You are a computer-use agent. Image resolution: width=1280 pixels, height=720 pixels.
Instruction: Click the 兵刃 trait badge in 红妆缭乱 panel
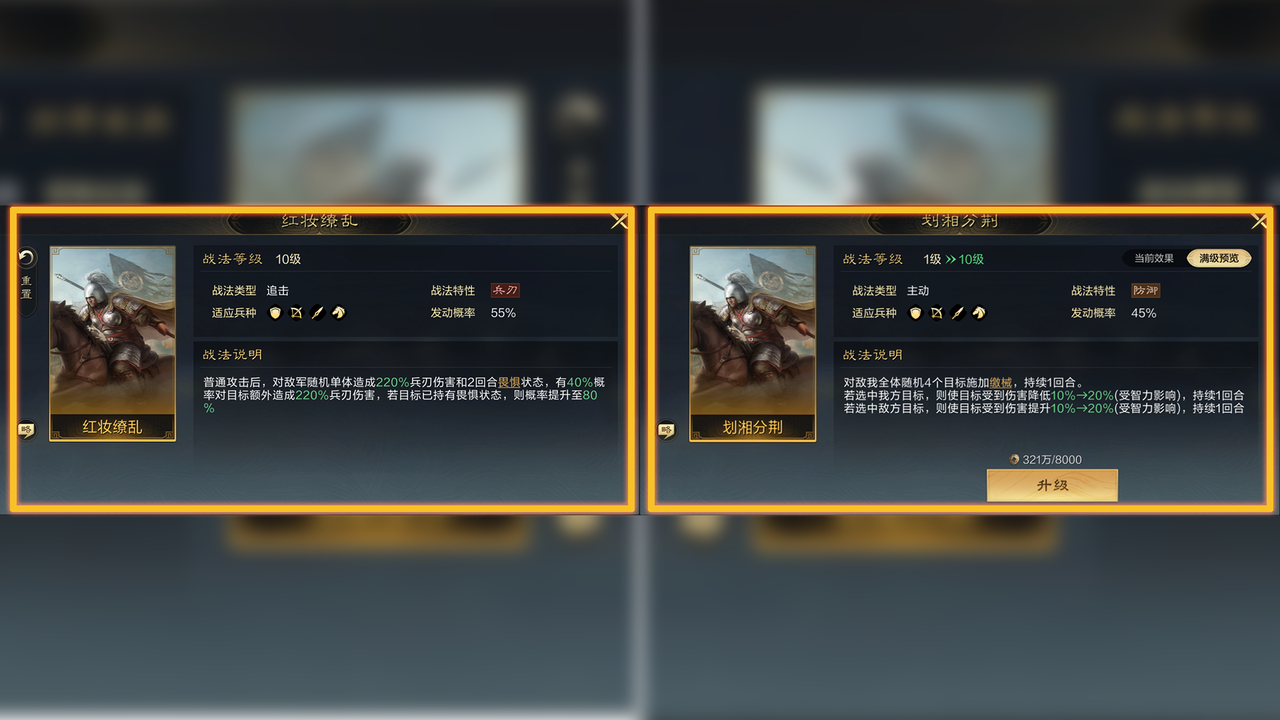click(505, 290)
